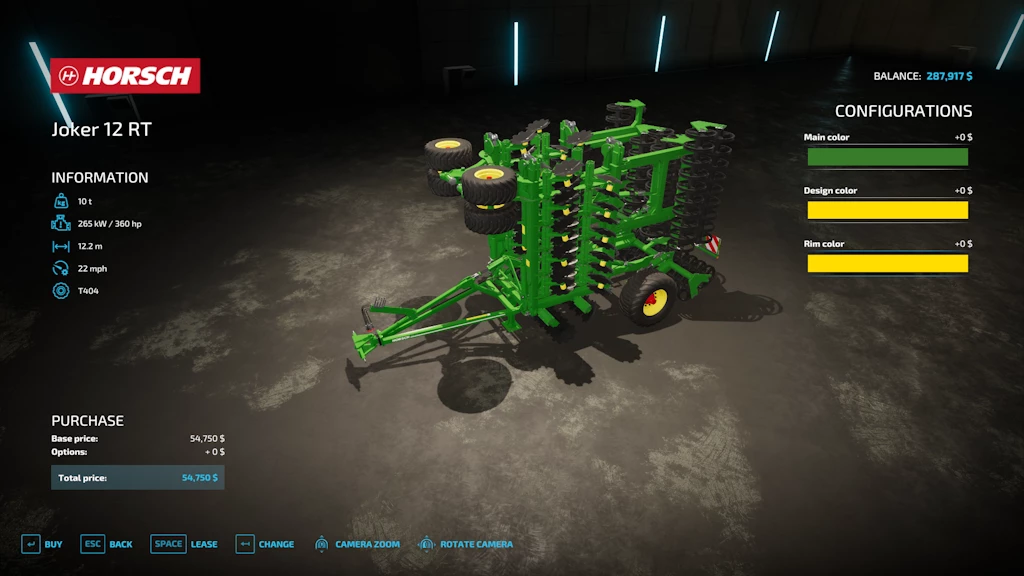This screenshot has width=1024, height=576.
Task: Select the Main color green swatch
Action: (x=887, y=157)
